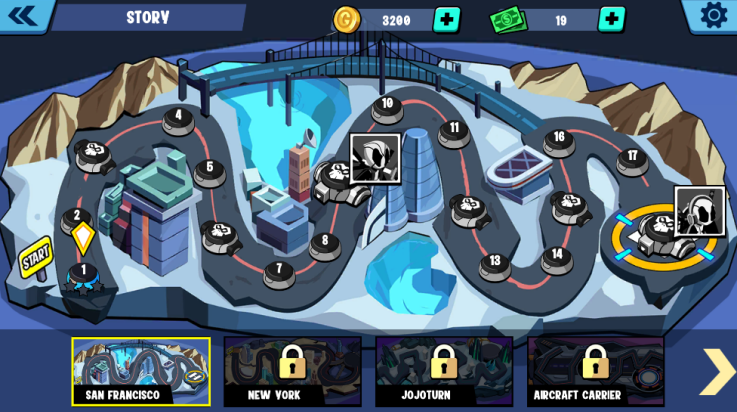Open level node 7
This screenshot has height=412, width=737.
tap(279, 271)
